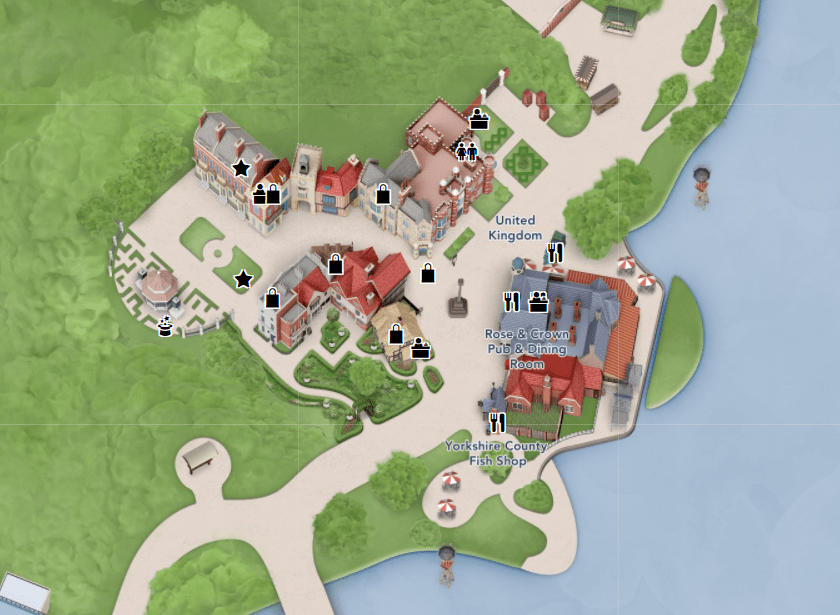Select the dining icon just below the United Kingdom label
This screenshot has height=615, width=840.
point(556,253)
